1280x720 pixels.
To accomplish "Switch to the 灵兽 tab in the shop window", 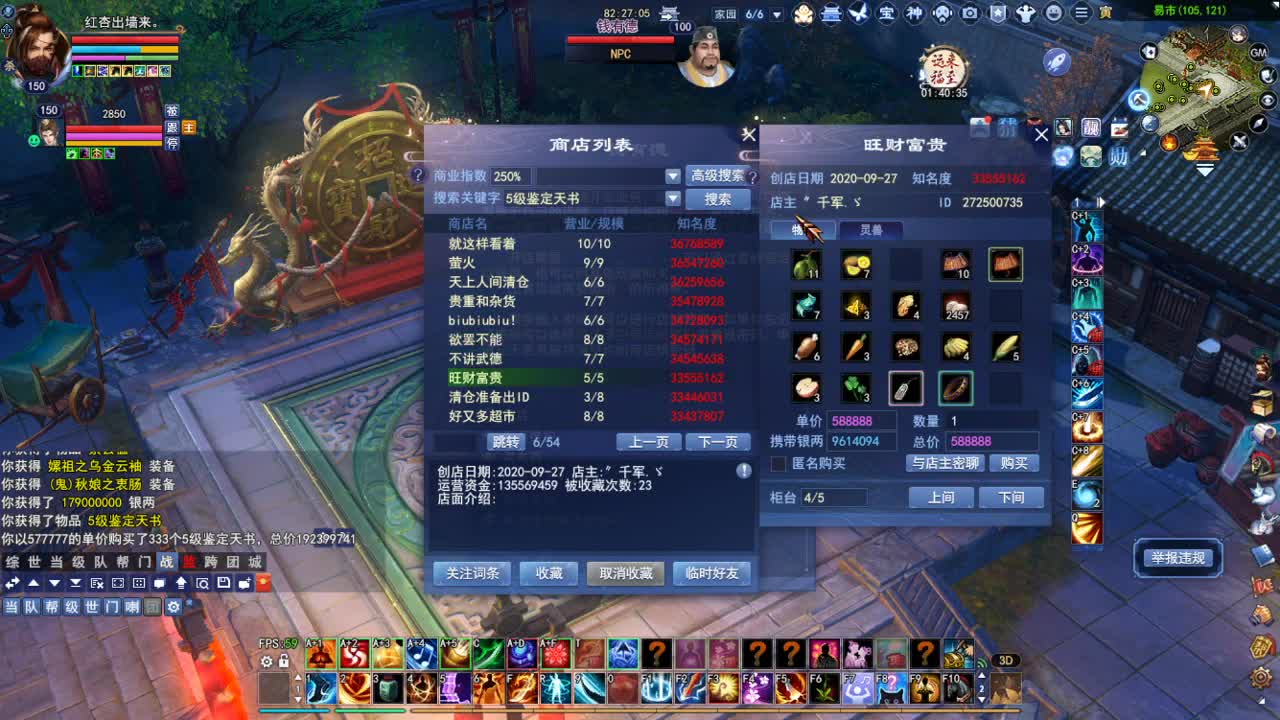I will [x=873, y=230].
